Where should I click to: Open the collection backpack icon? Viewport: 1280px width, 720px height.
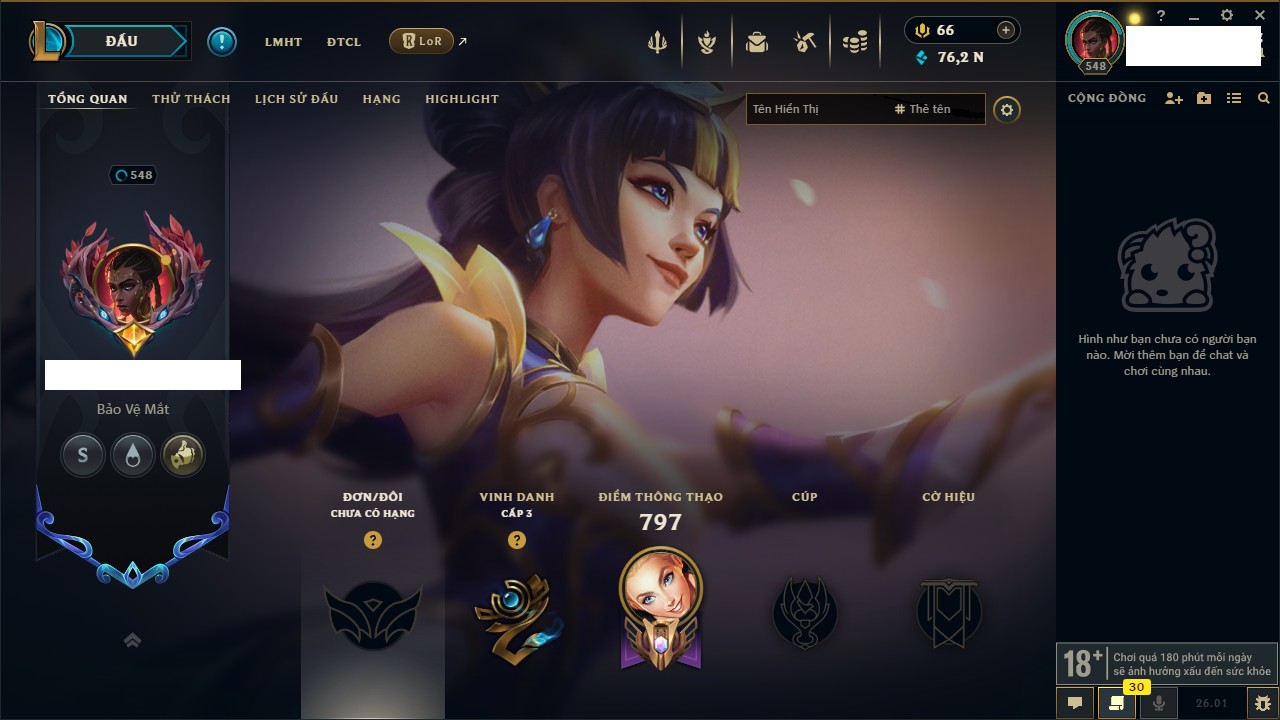757,42
